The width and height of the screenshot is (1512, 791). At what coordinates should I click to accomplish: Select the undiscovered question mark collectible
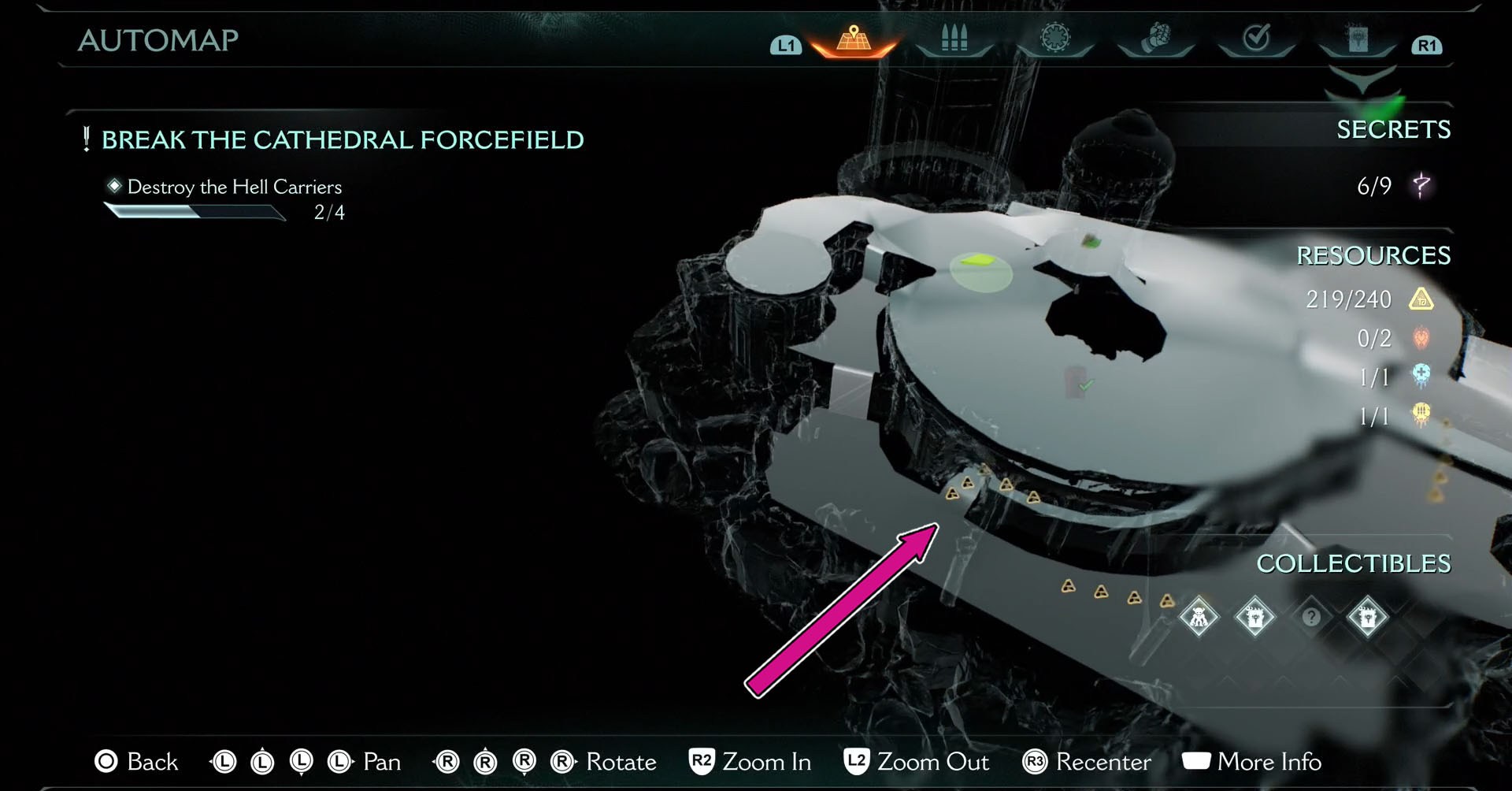click(1311, 616)
